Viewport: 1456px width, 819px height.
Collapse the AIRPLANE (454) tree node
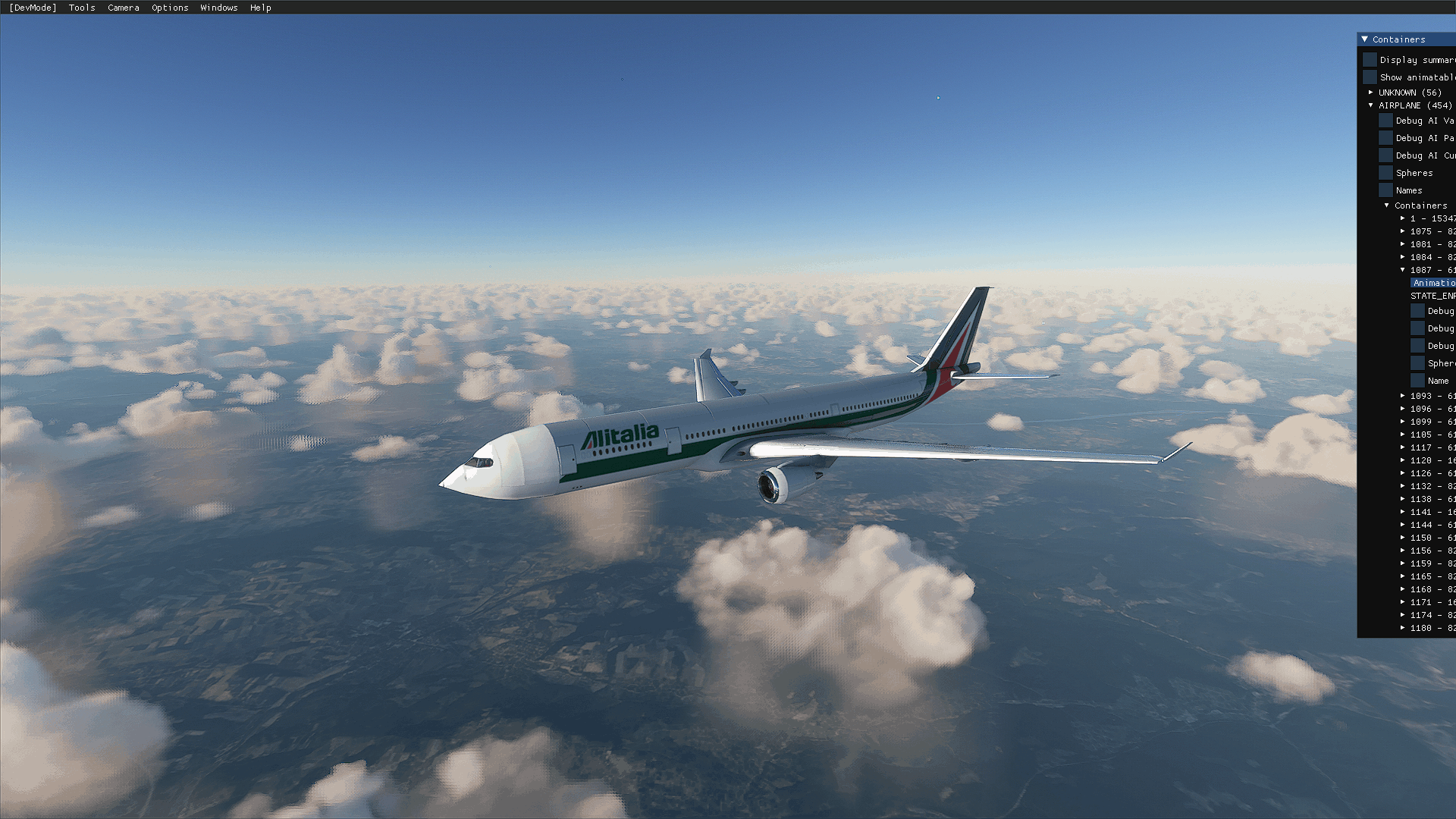pyautogui.click(x=1371, y=105)
